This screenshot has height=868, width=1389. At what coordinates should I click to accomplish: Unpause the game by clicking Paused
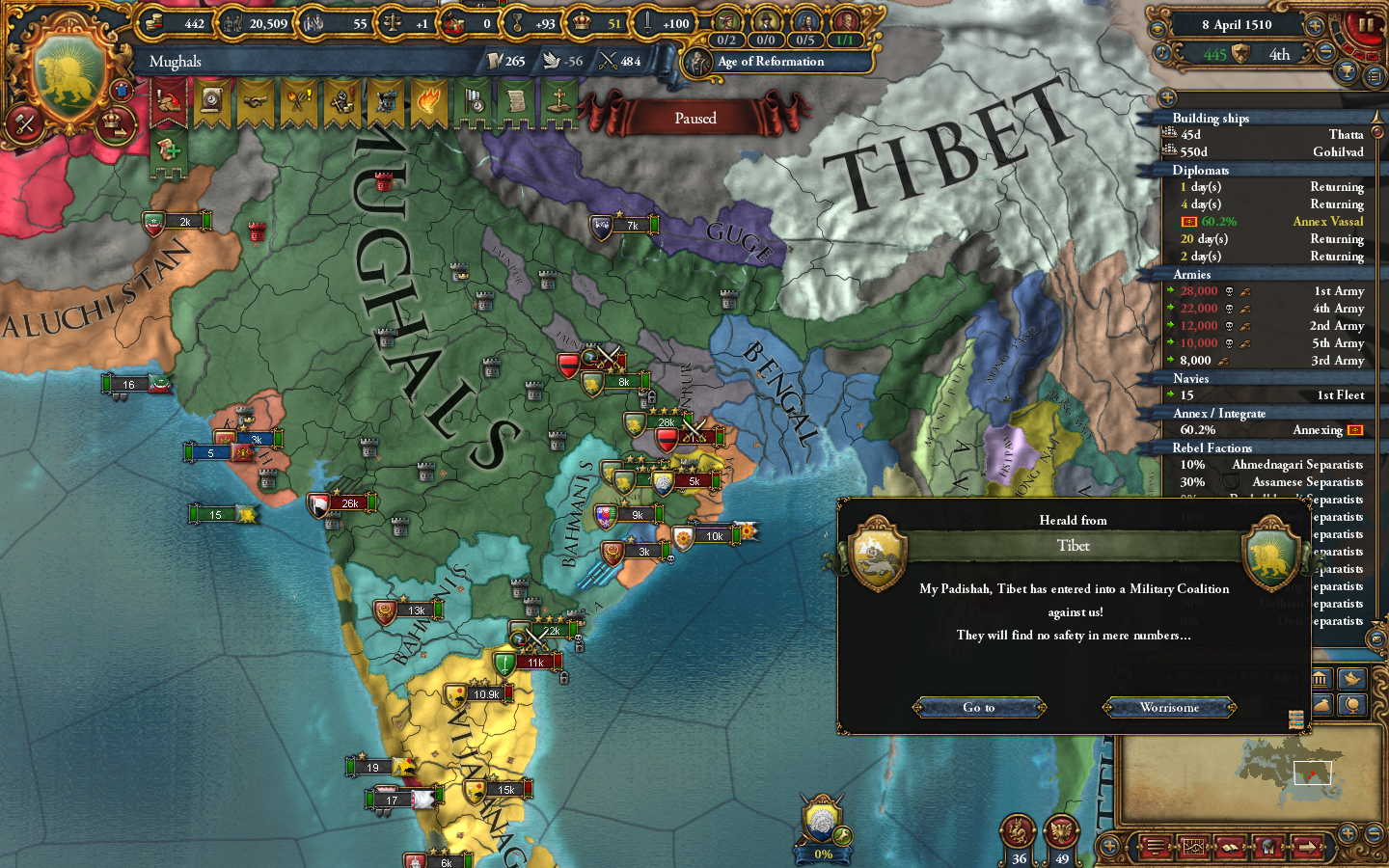coord(696,117)
